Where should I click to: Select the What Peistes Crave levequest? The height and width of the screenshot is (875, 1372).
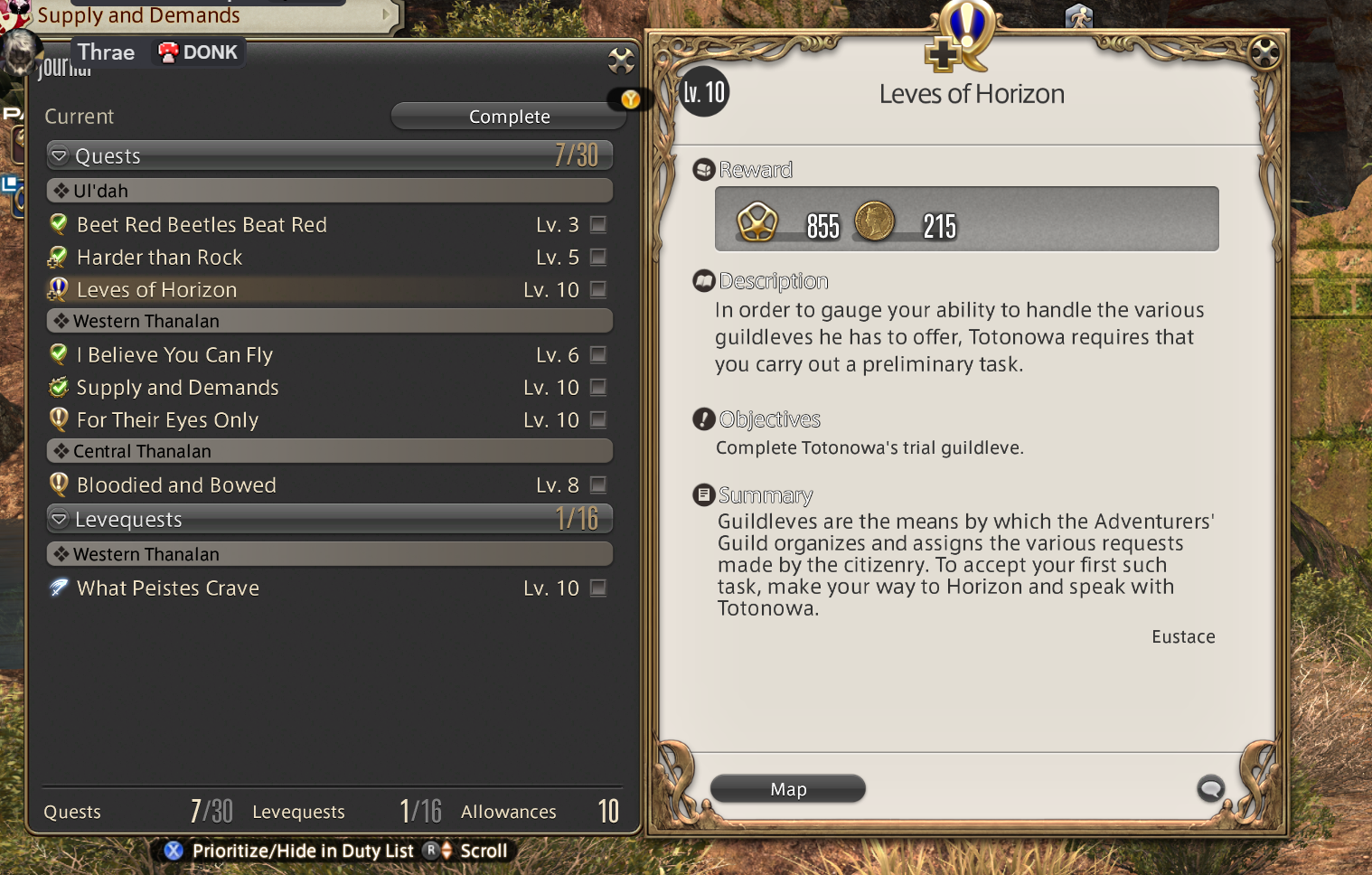(168, 588)
